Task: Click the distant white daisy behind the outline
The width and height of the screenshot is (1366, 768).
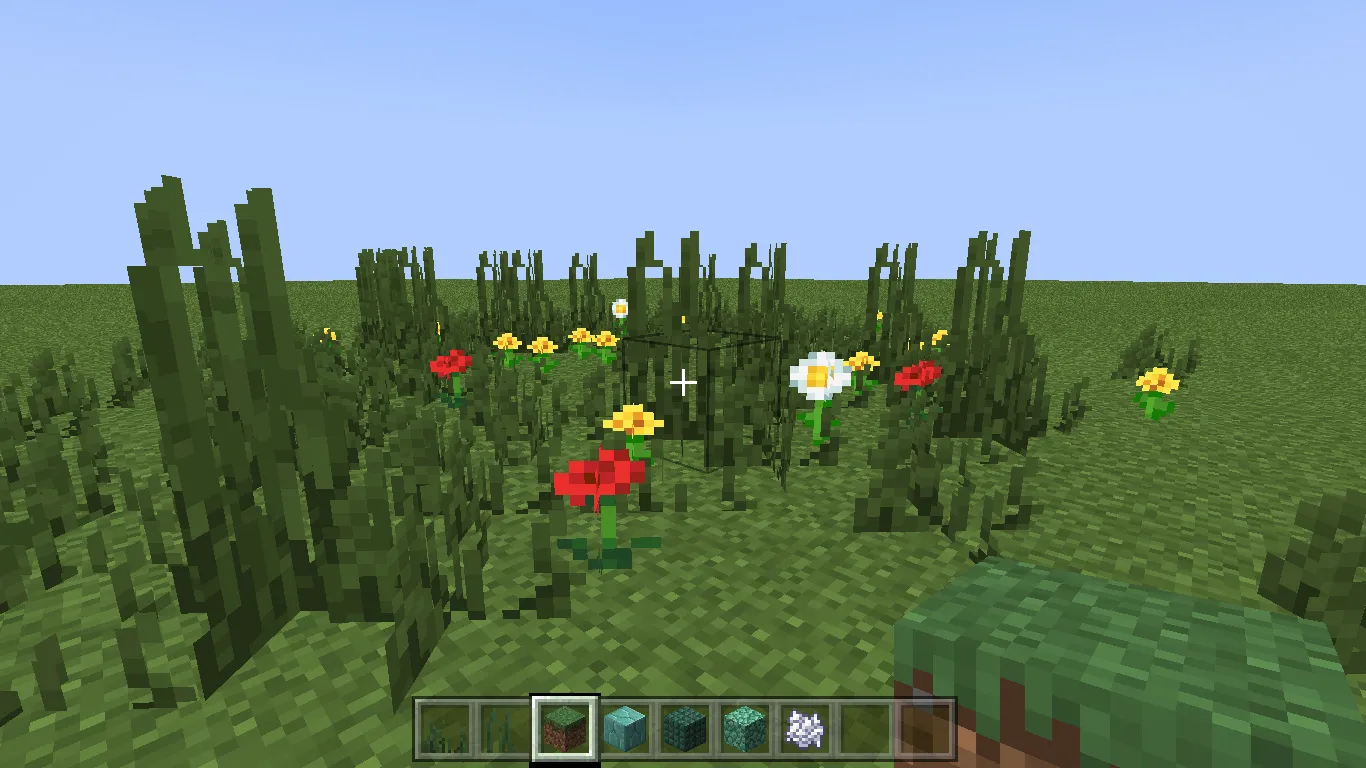Action: tap(620, 308)
